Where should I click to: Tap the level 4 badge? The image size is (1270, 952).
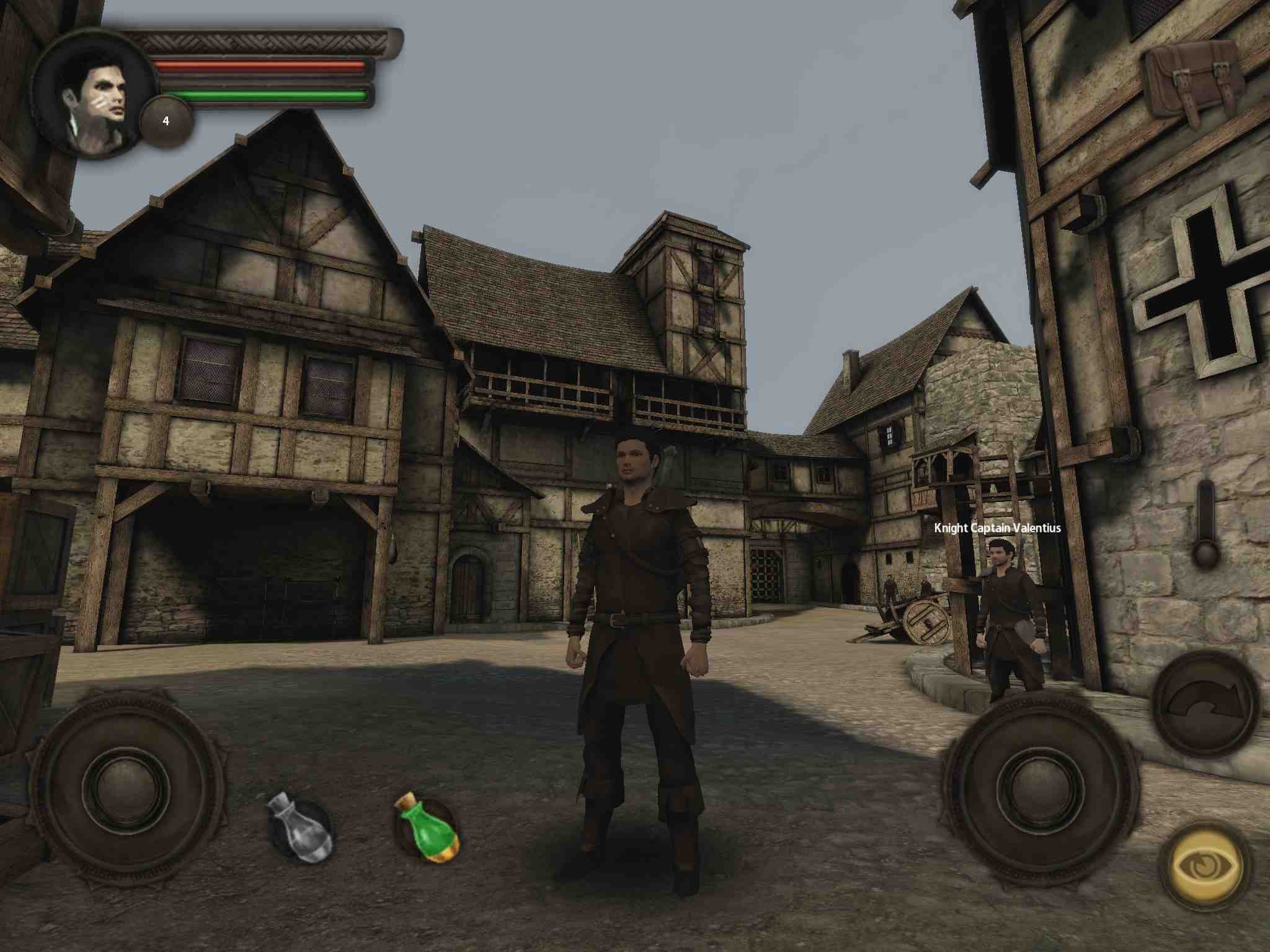166,121
